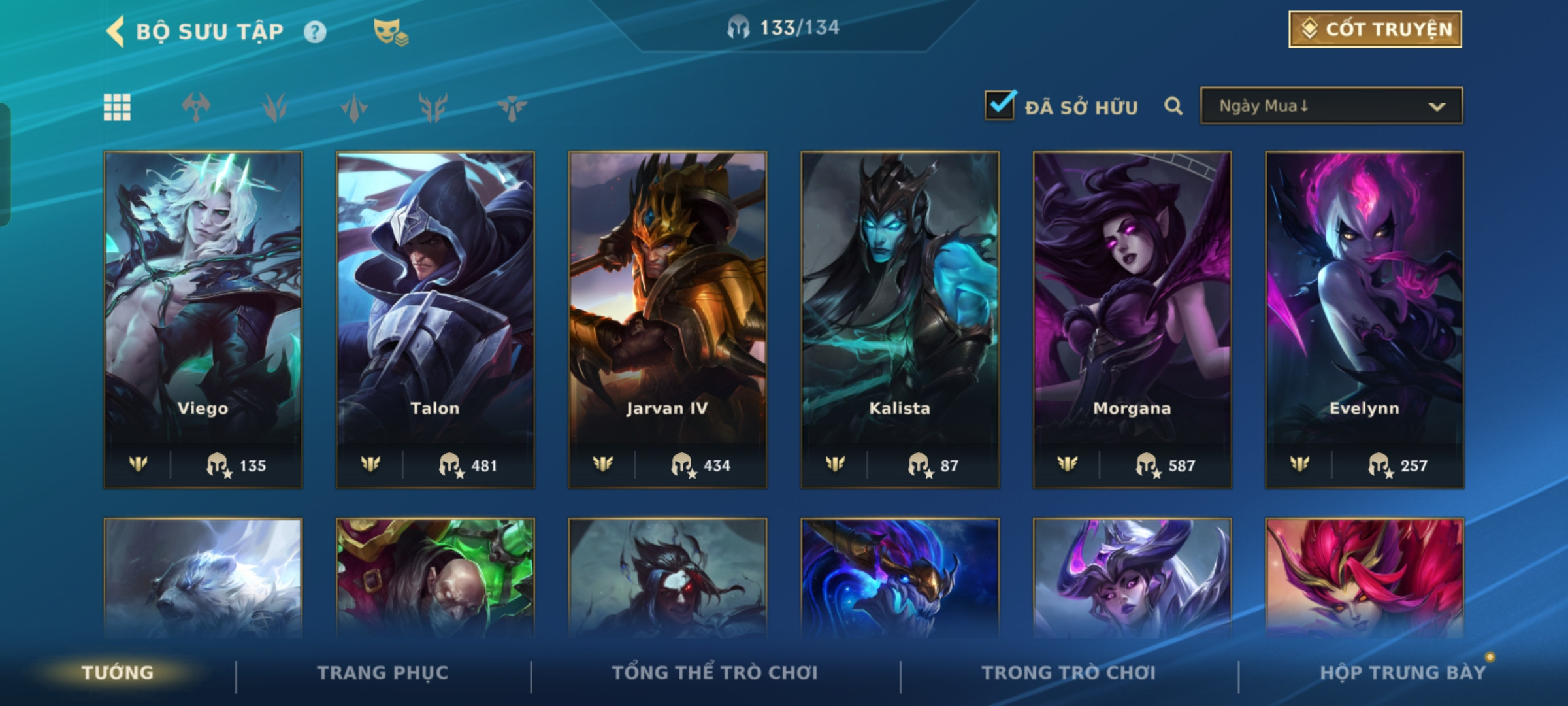This screenshot has height=706, width=1568.
Task: Open the Jarvan IV champion card
Action: [x=667, y=319]
